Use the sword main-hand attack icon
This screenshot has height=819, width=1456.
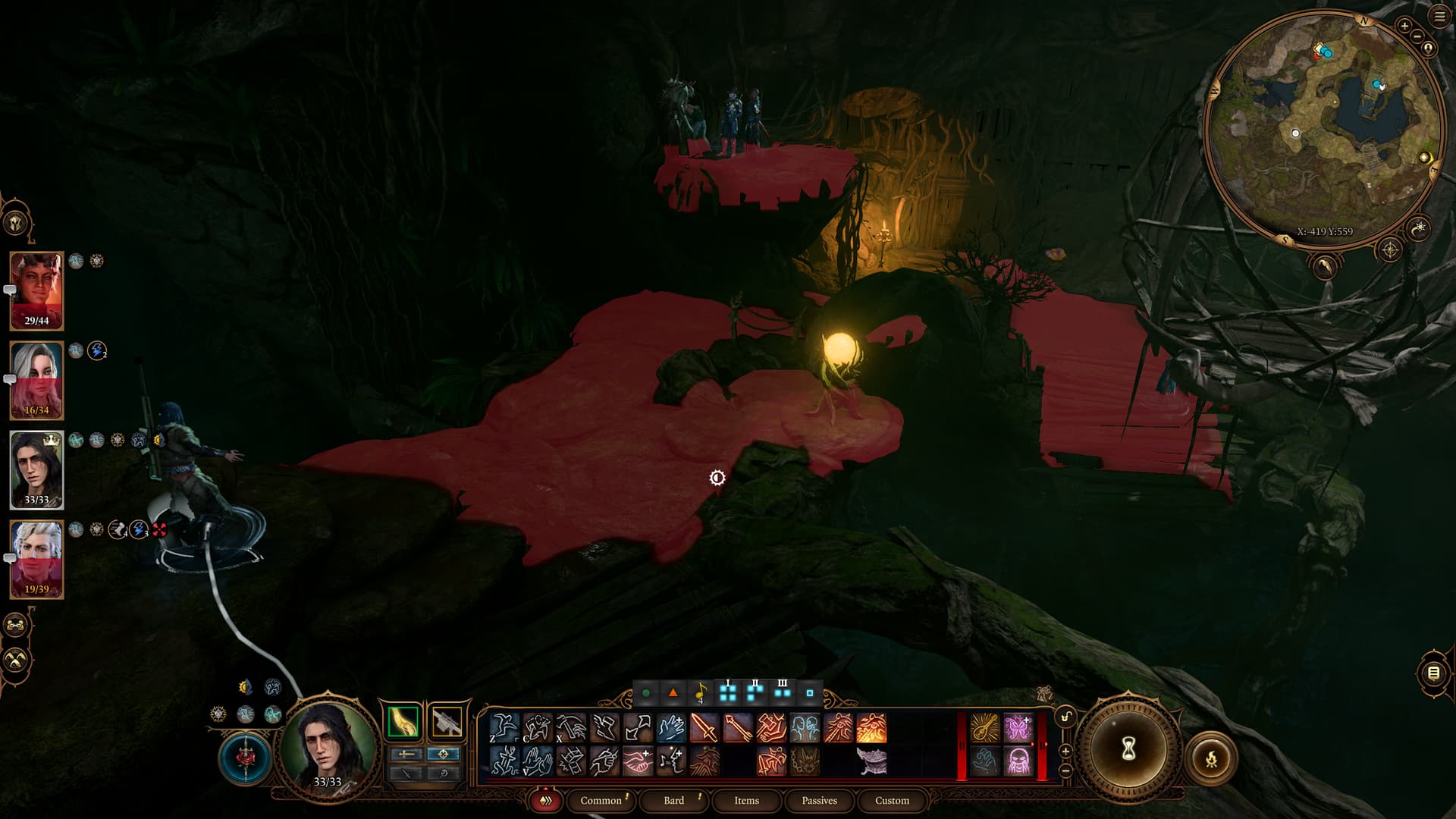pos(704,728)
